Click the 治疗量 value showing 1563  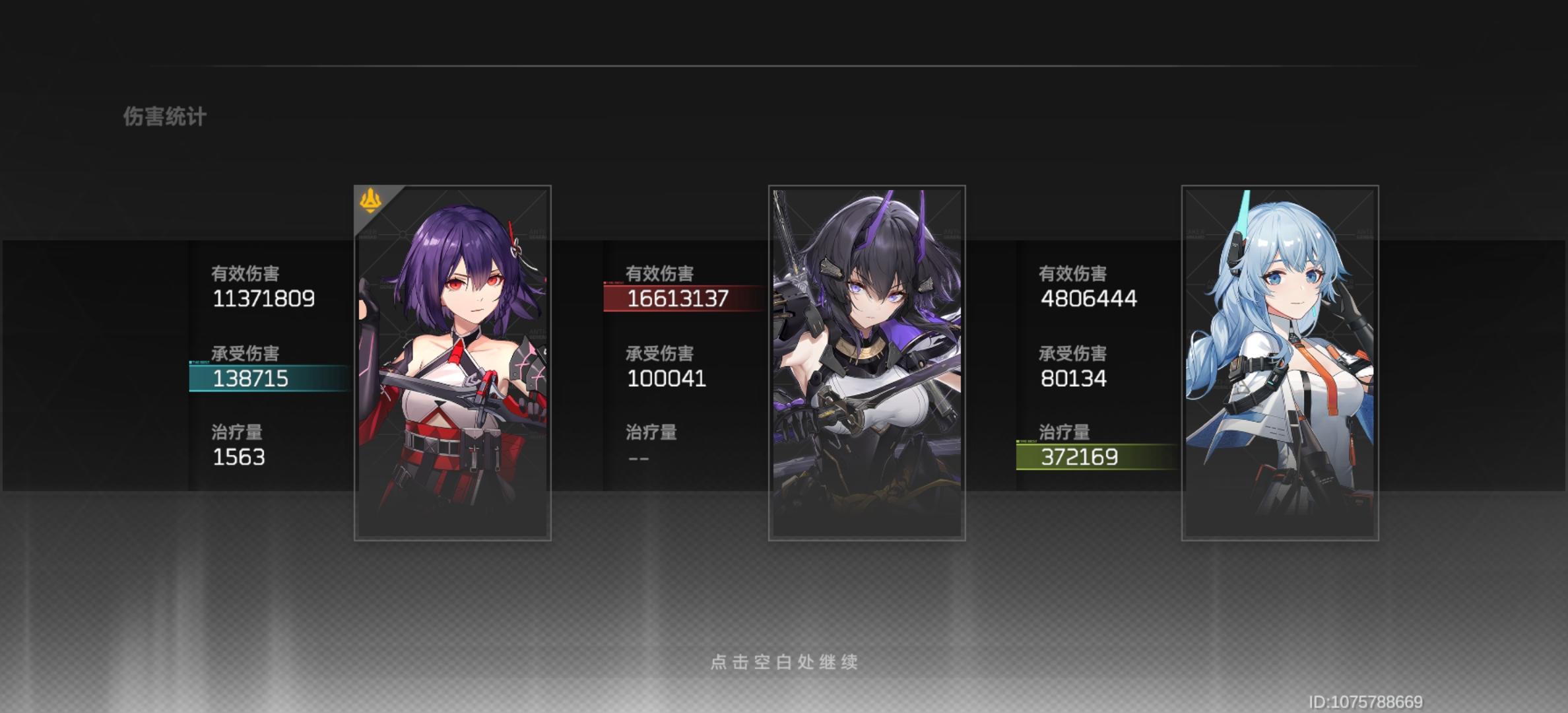tap(239, 457)
